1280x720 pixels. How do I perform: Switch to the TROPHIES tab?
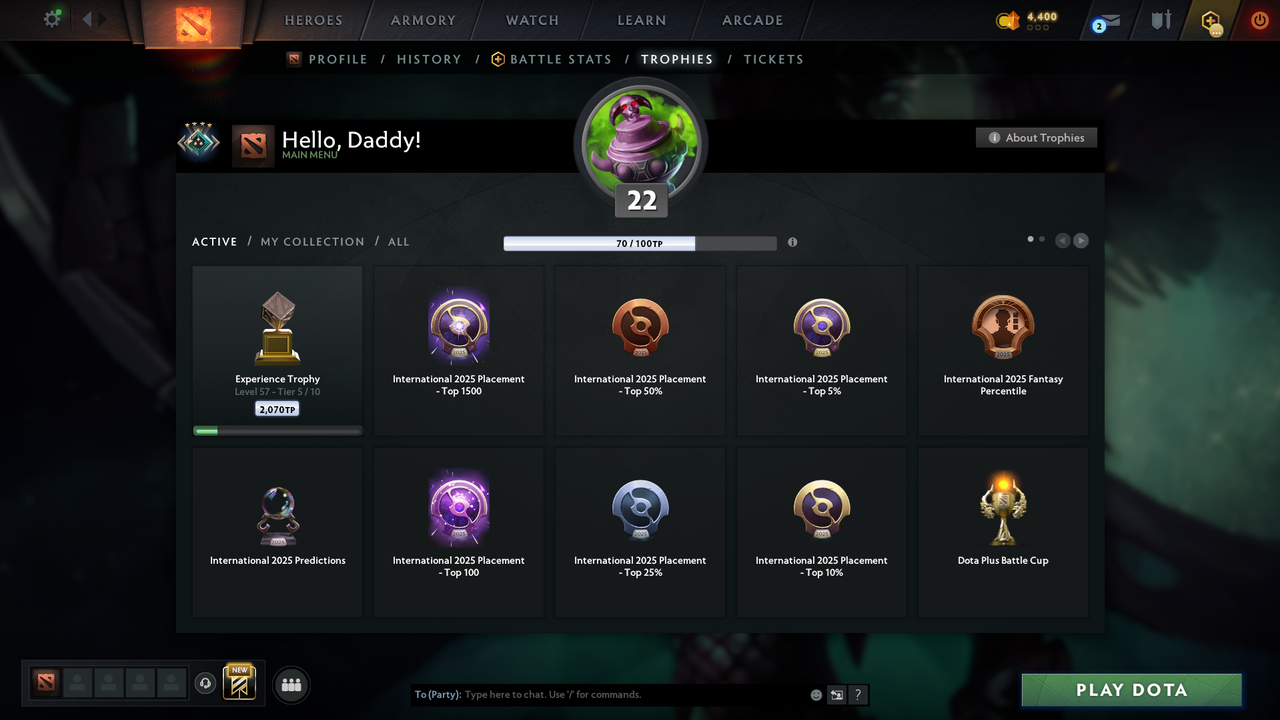point(677,59)
